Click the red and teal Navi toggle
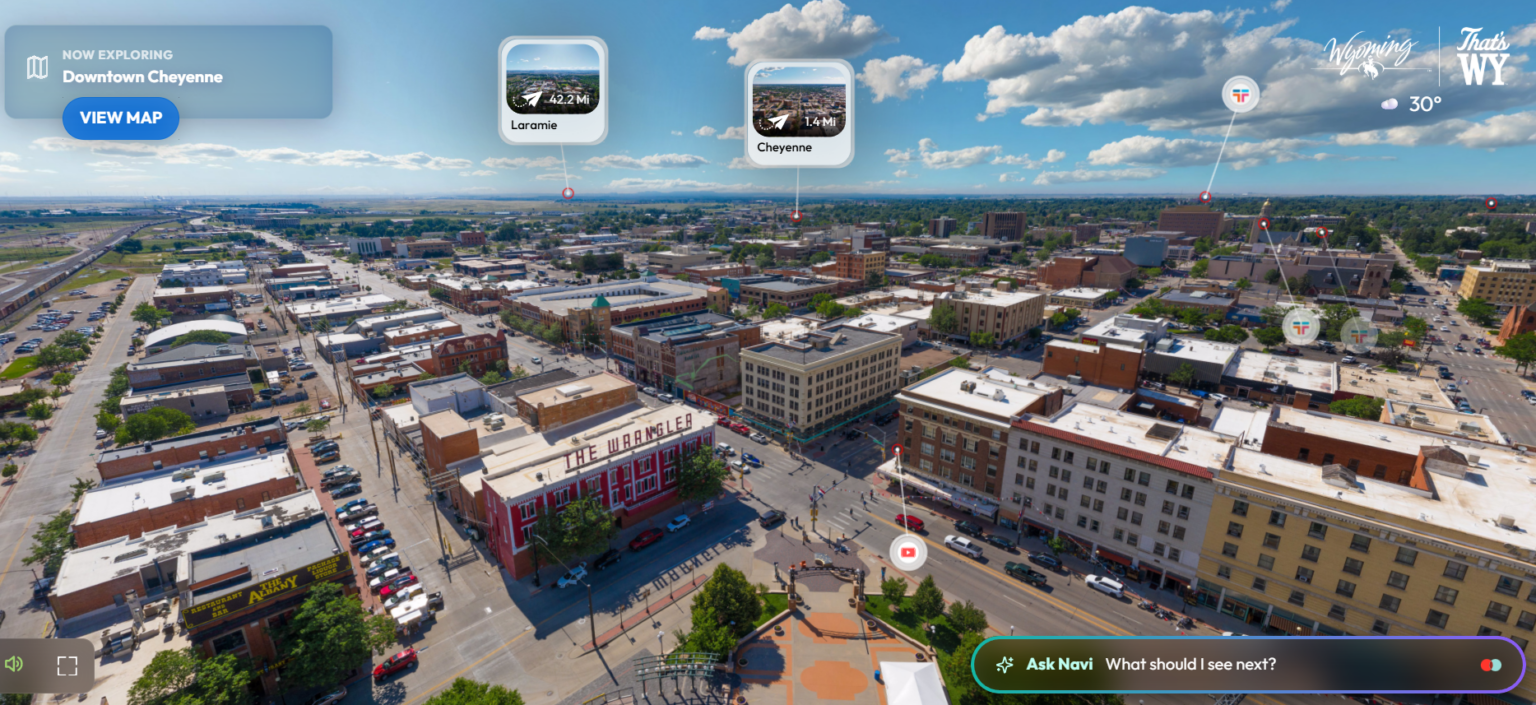This screenshot has height=705, width=1536. point(1490,665)
